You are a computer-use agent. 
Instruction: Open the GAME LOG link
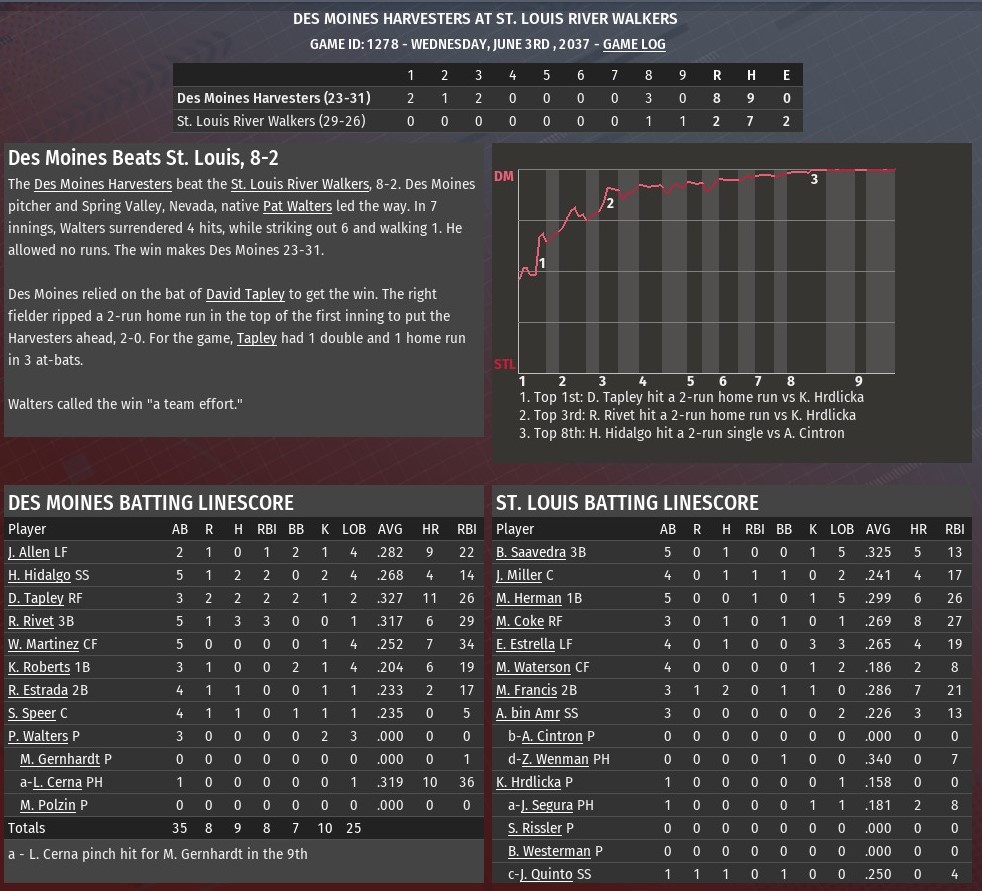tap(633, 44)
